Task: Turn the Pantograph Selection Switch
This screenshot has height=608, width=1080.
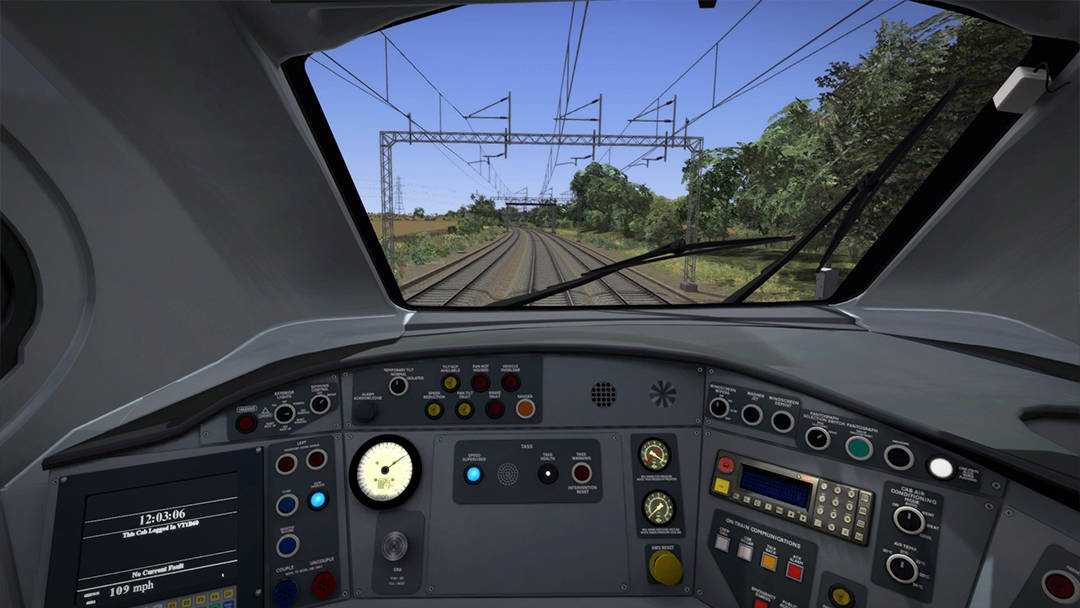Action: point(818,437)
